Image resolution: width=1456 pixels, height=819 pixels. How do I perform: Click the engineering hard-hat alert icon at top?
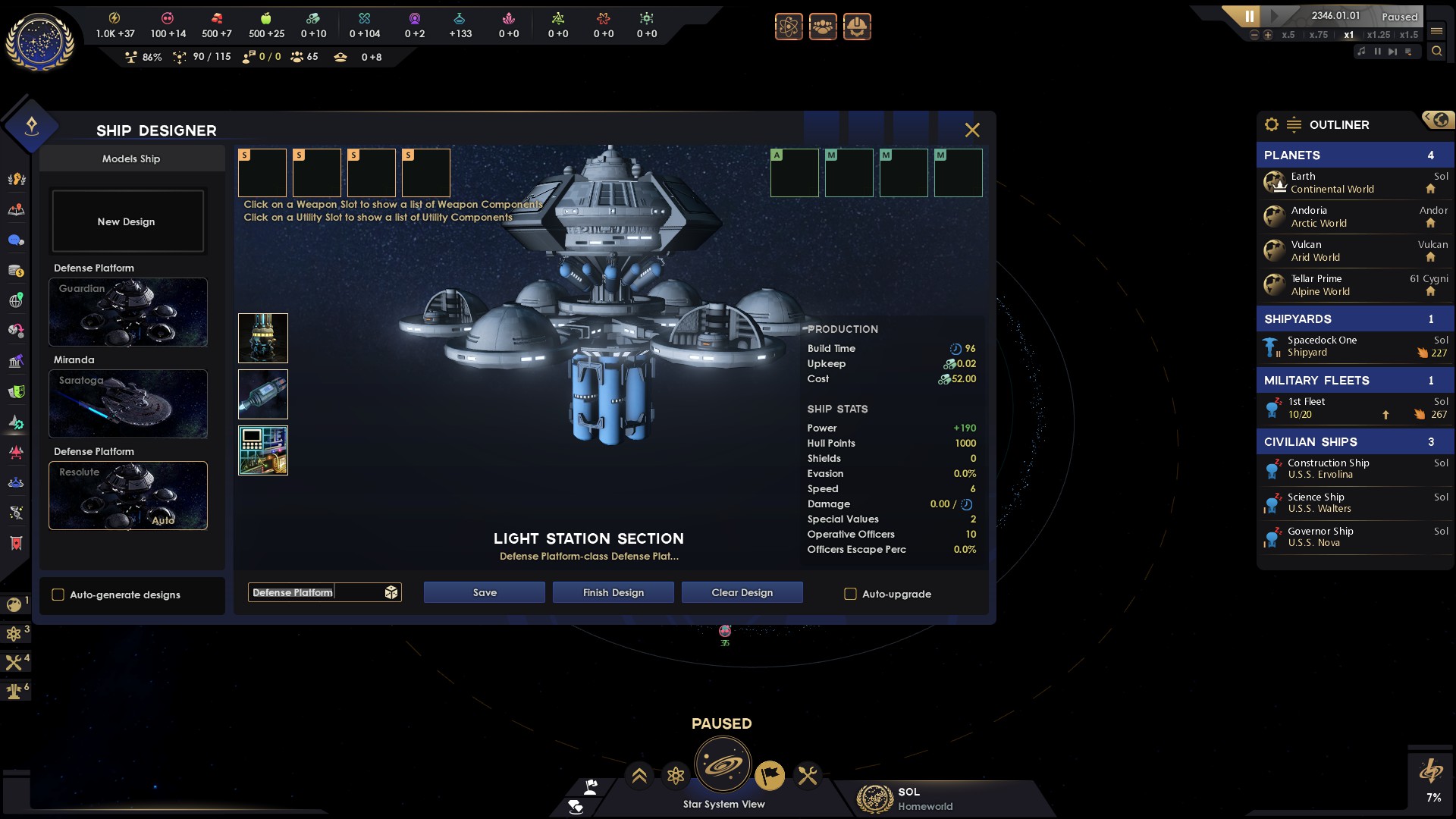pos(858,27)
